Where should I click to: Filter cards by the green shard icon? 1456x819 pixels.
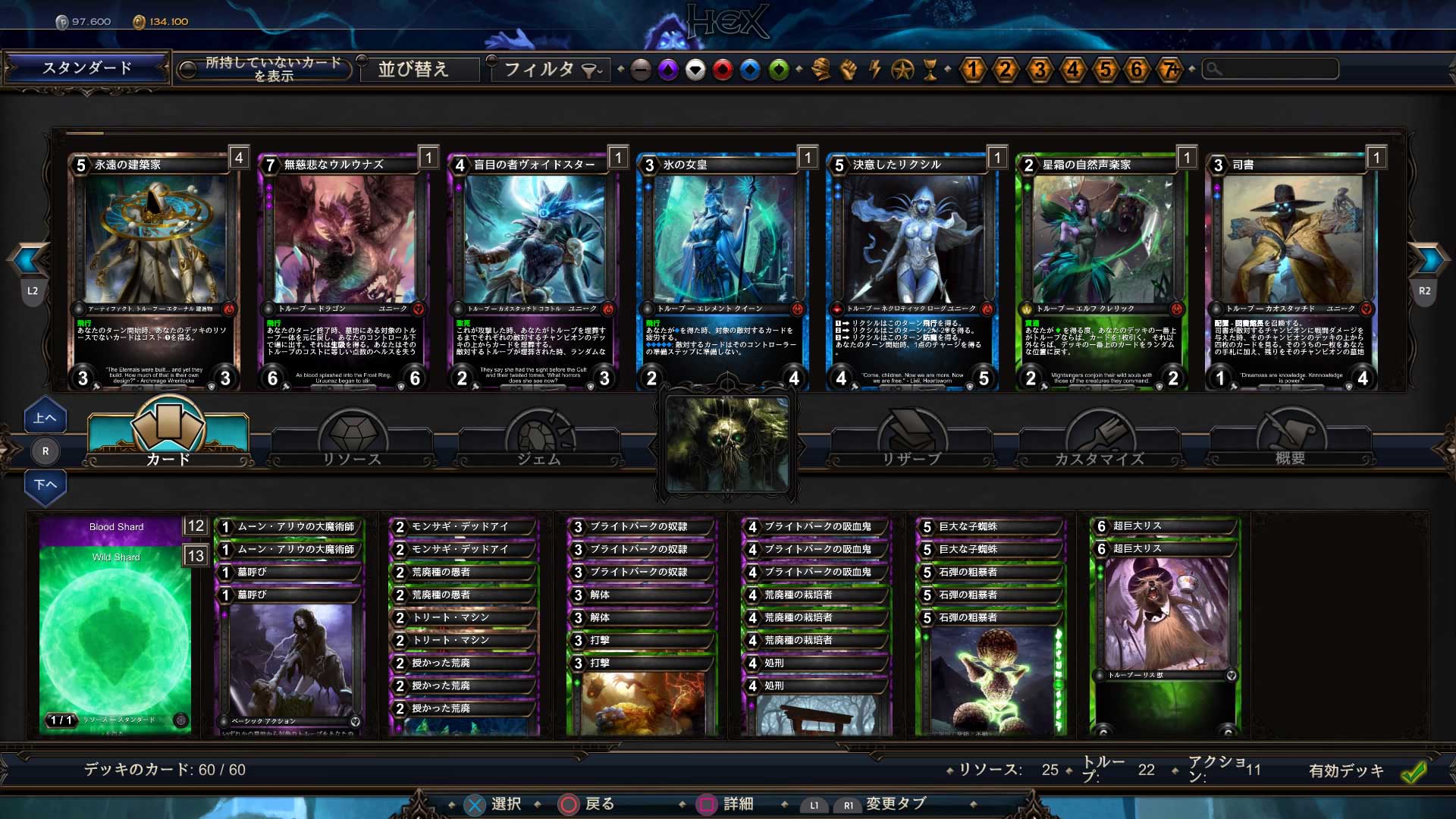tap(777, 70)
